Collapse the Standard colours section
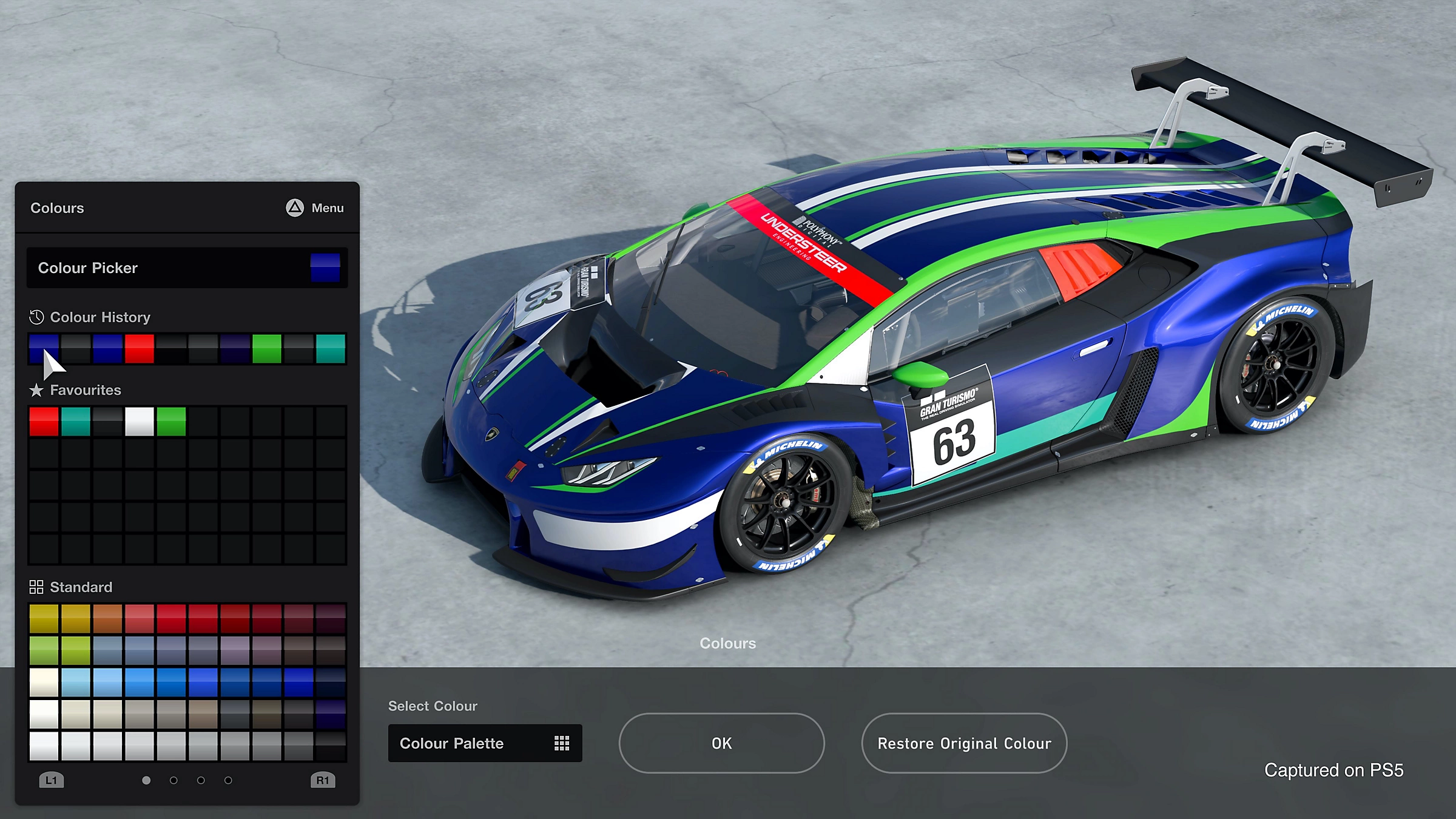The width and height of the screenshot is (1456, 819). 81,587
